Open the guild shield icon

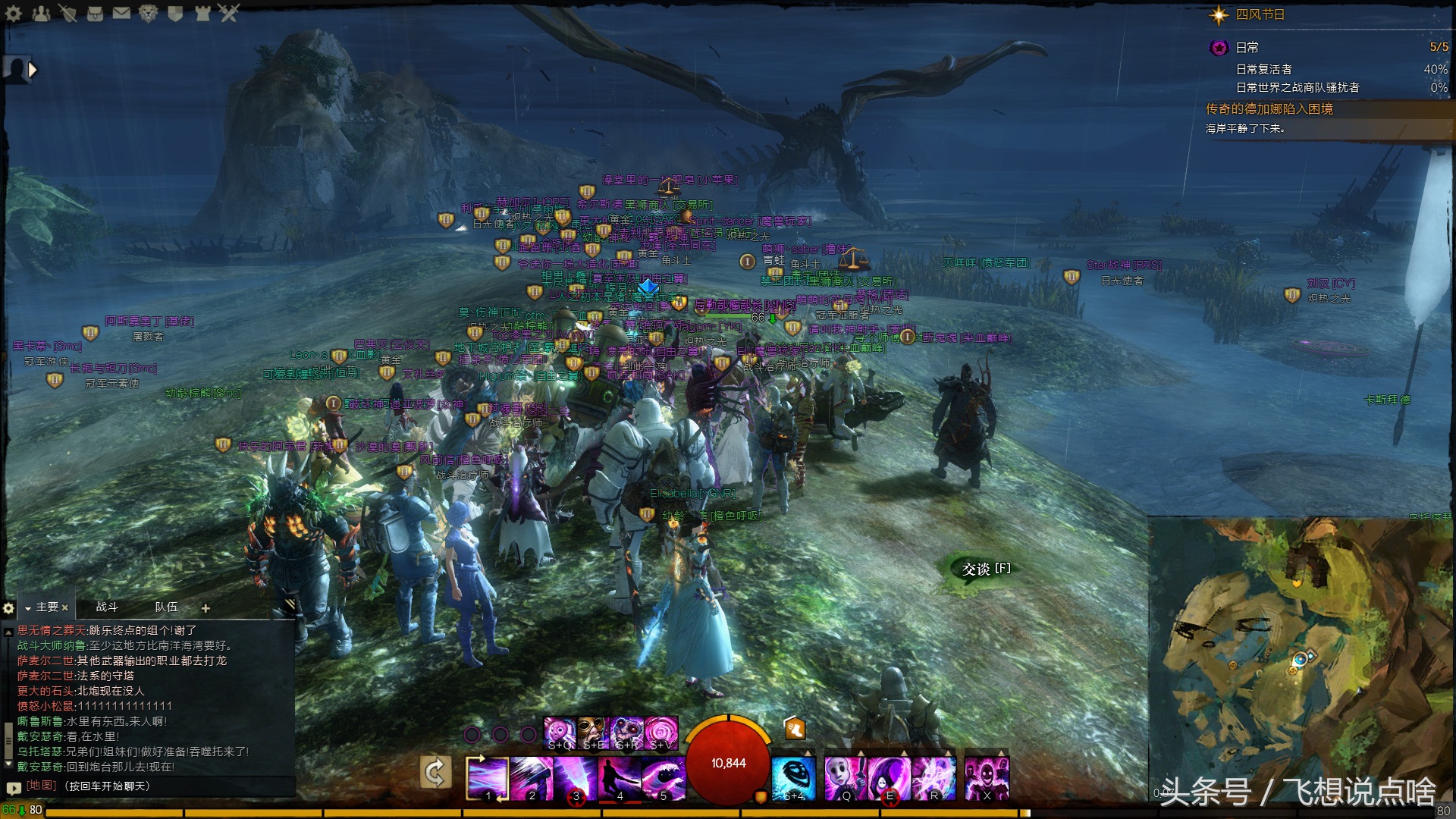pos(175,13)
